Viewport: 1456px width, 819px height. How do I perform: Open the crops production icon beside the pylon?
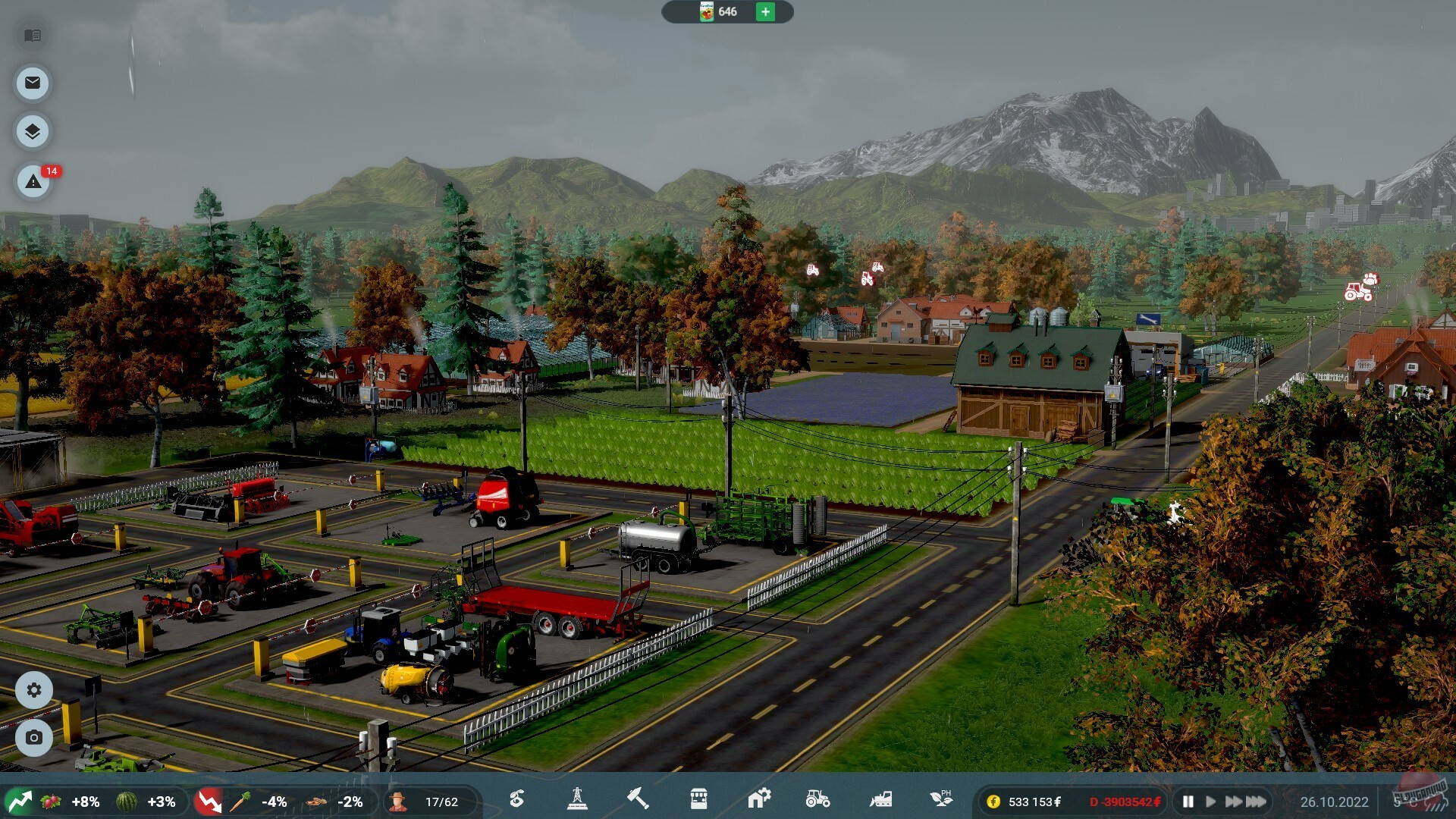516,801
